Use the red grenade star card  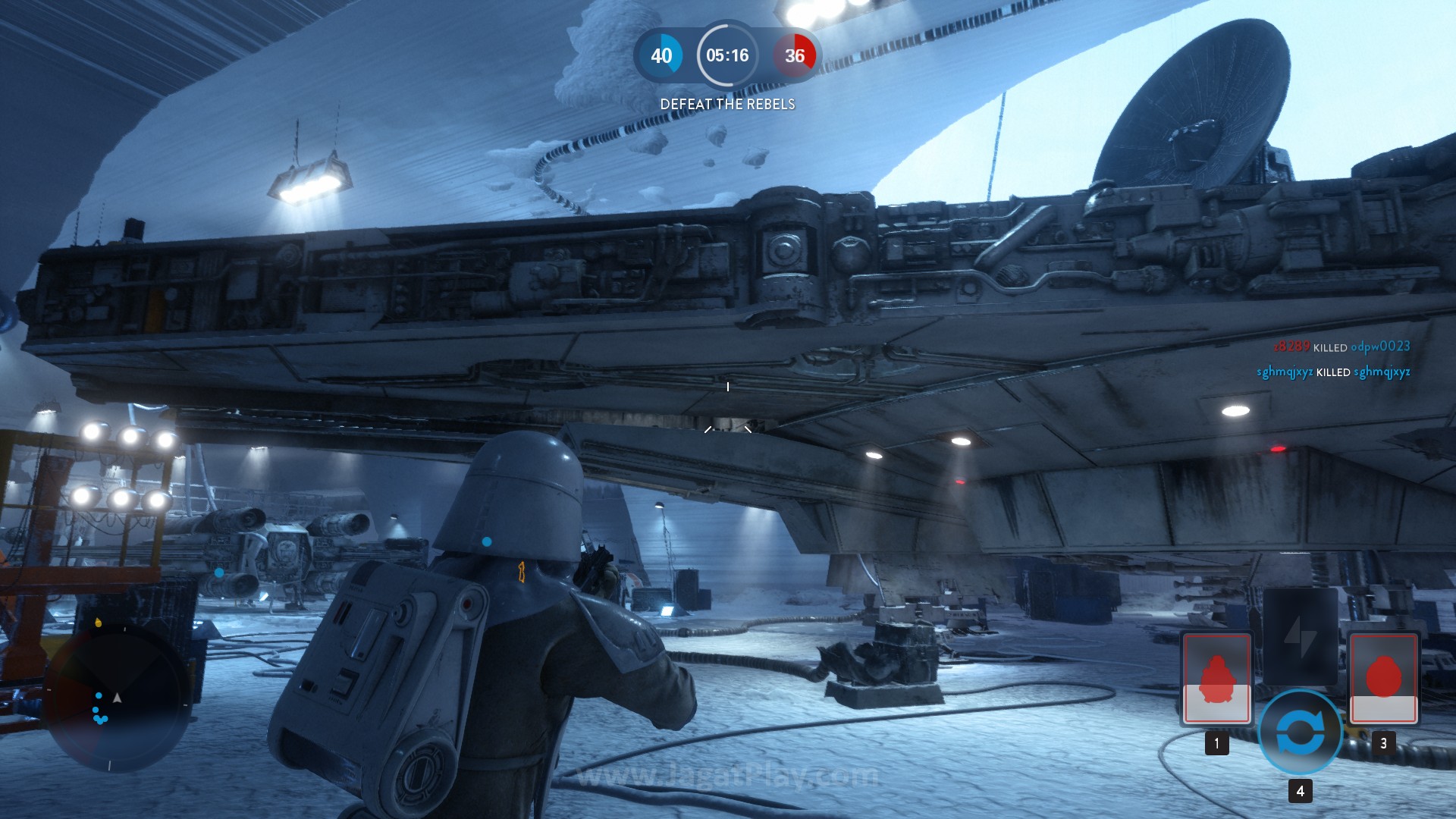coord(1216,677)
